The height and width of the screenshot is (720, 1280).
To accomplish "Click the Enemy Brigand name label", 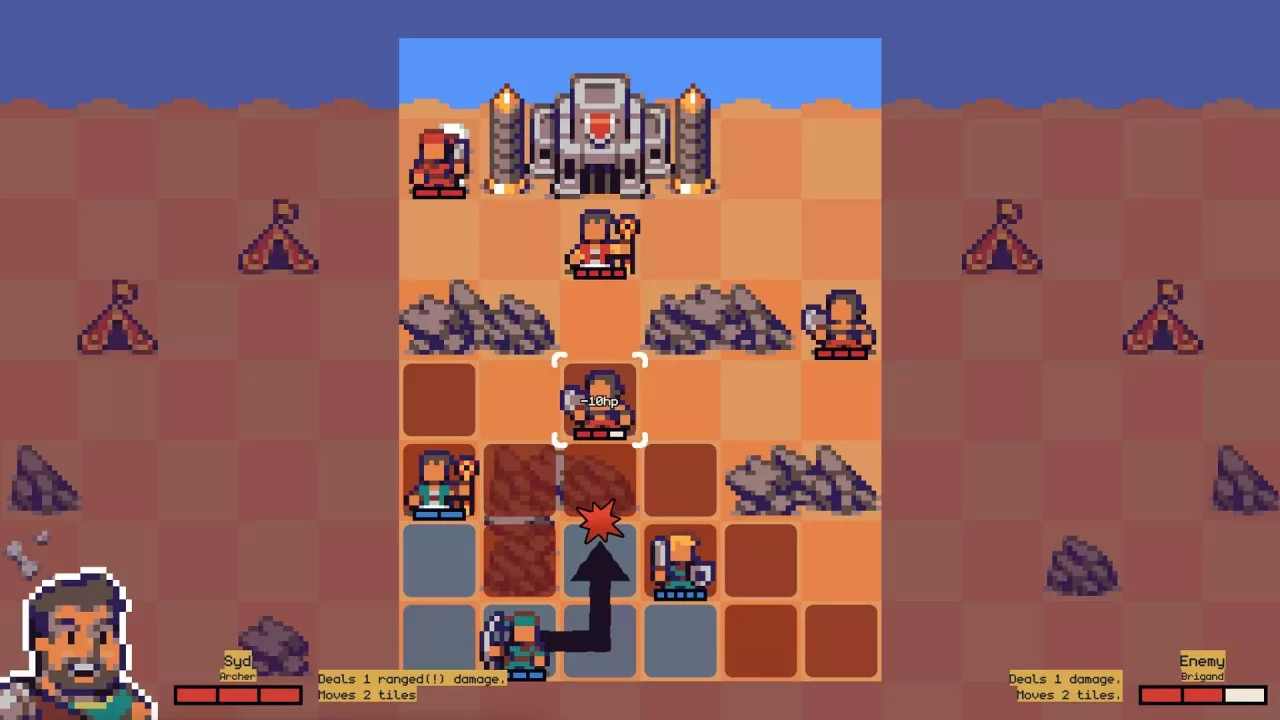I will [x=1201, y=668].
